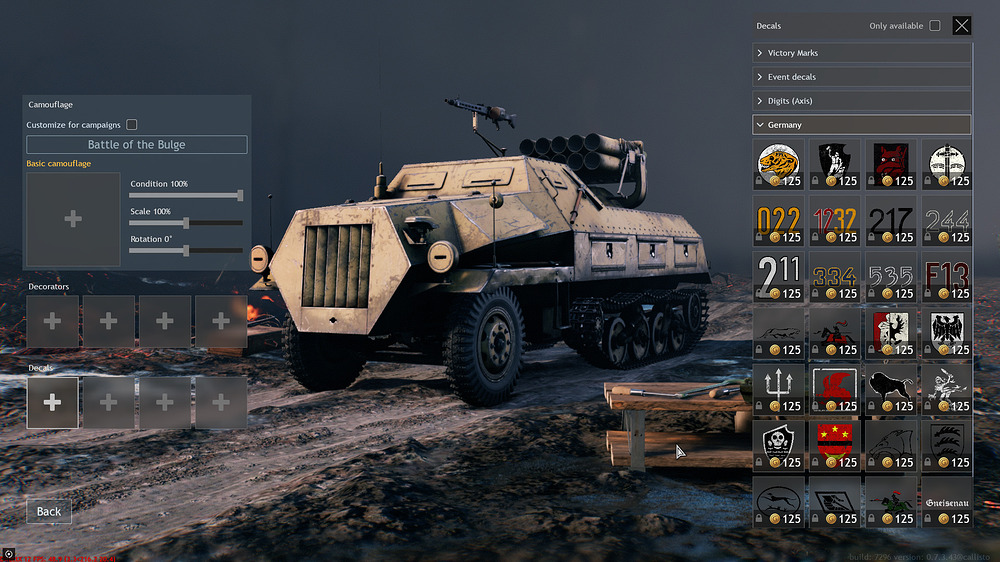Select the orange 022 number decal

coord(777,220)
